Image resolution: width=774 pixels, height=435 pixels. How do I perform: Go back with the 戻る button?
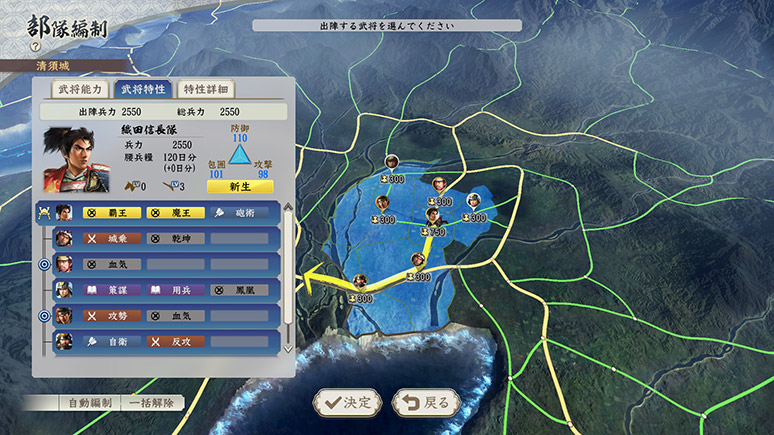coord(426,402)
